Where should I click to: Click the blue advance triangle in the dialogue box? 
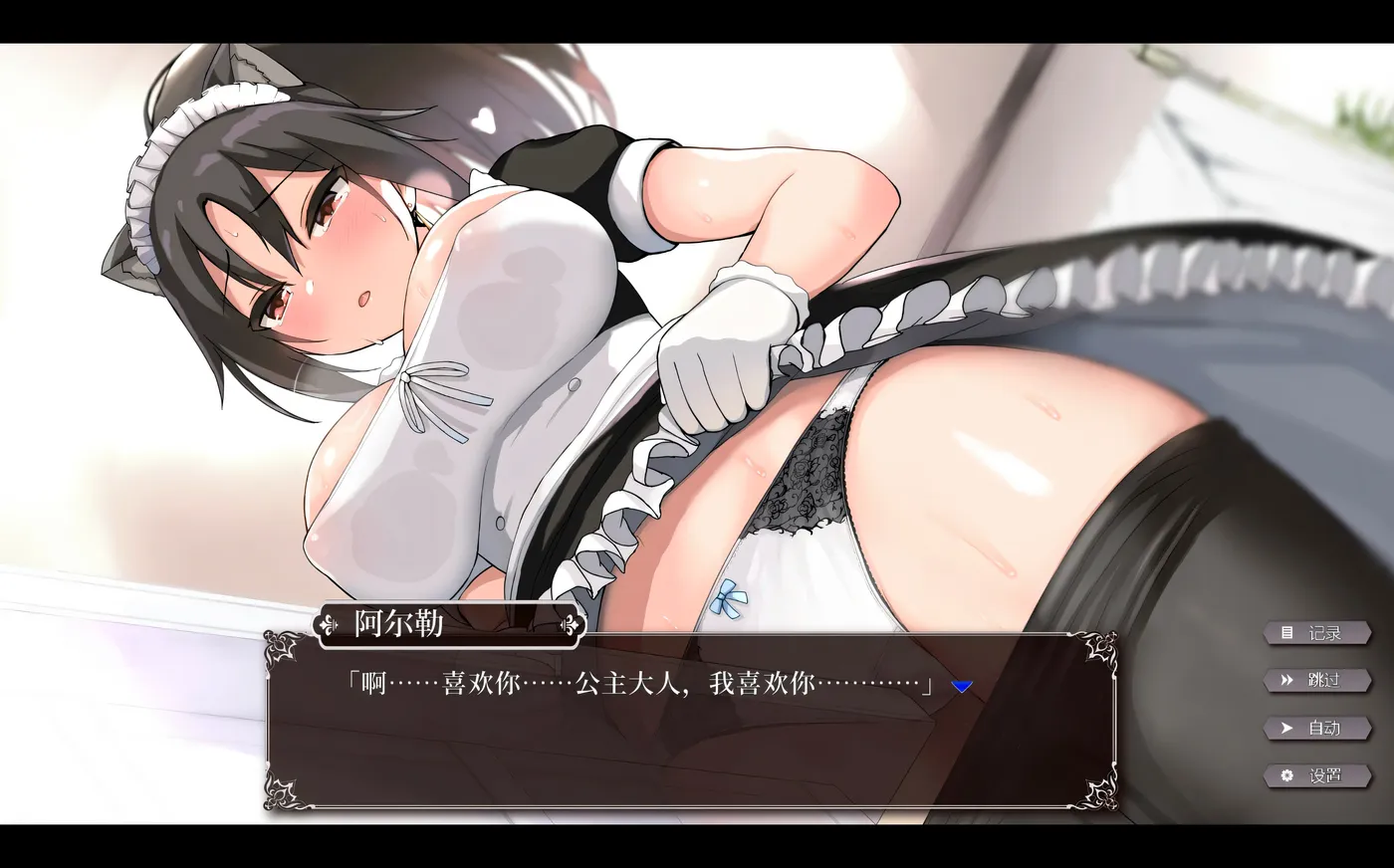[960, 686]
